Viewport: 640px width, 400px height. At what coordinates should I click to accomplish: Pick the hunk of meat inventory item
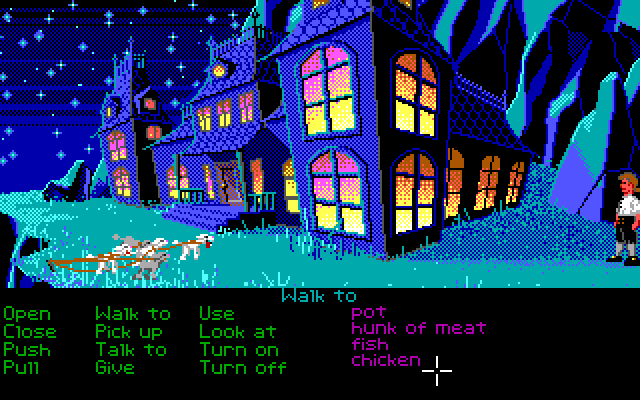click(x=418, y=328)
